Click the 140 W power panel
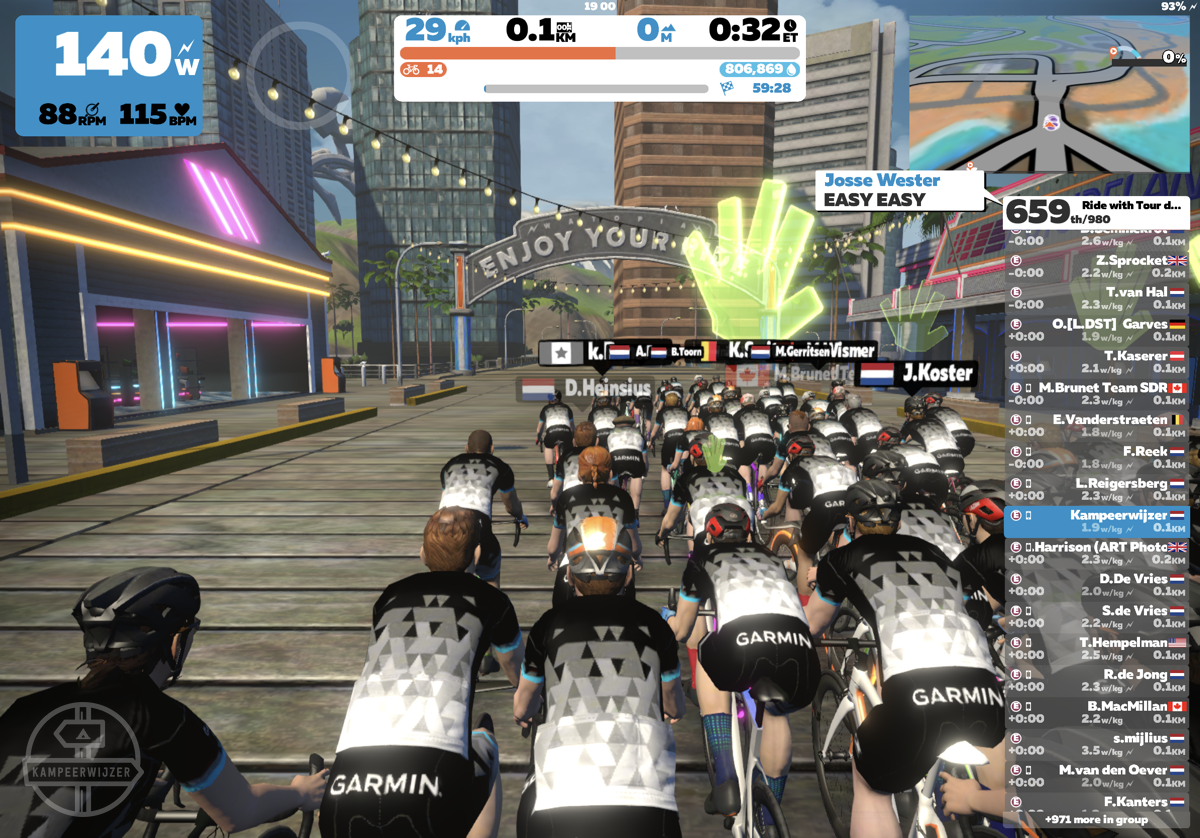 tap(109, 75)
